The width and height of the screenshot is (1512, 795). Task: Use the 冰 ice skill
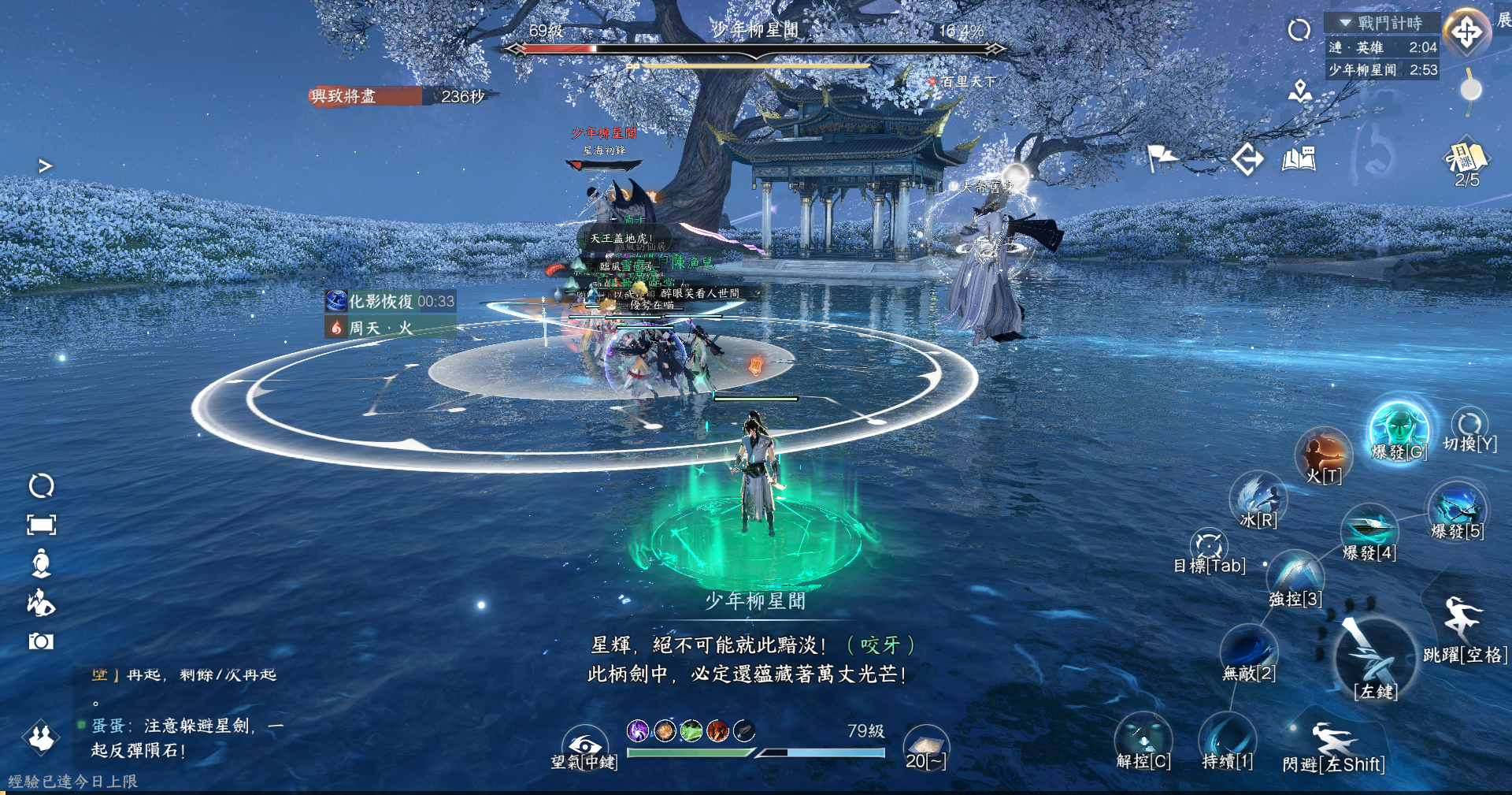click(x=1258, y=497)
